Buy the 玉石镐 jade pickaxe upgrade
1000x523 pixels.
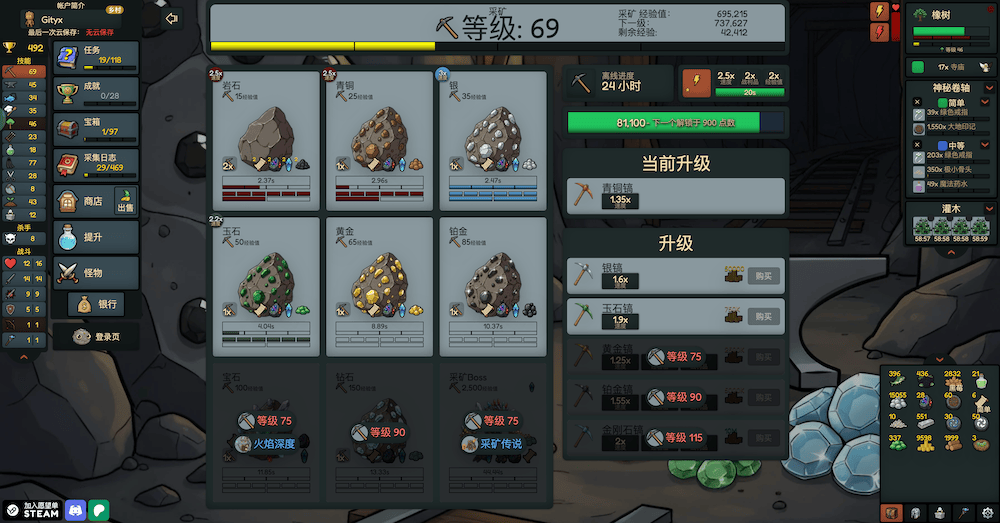coord(765,315)
